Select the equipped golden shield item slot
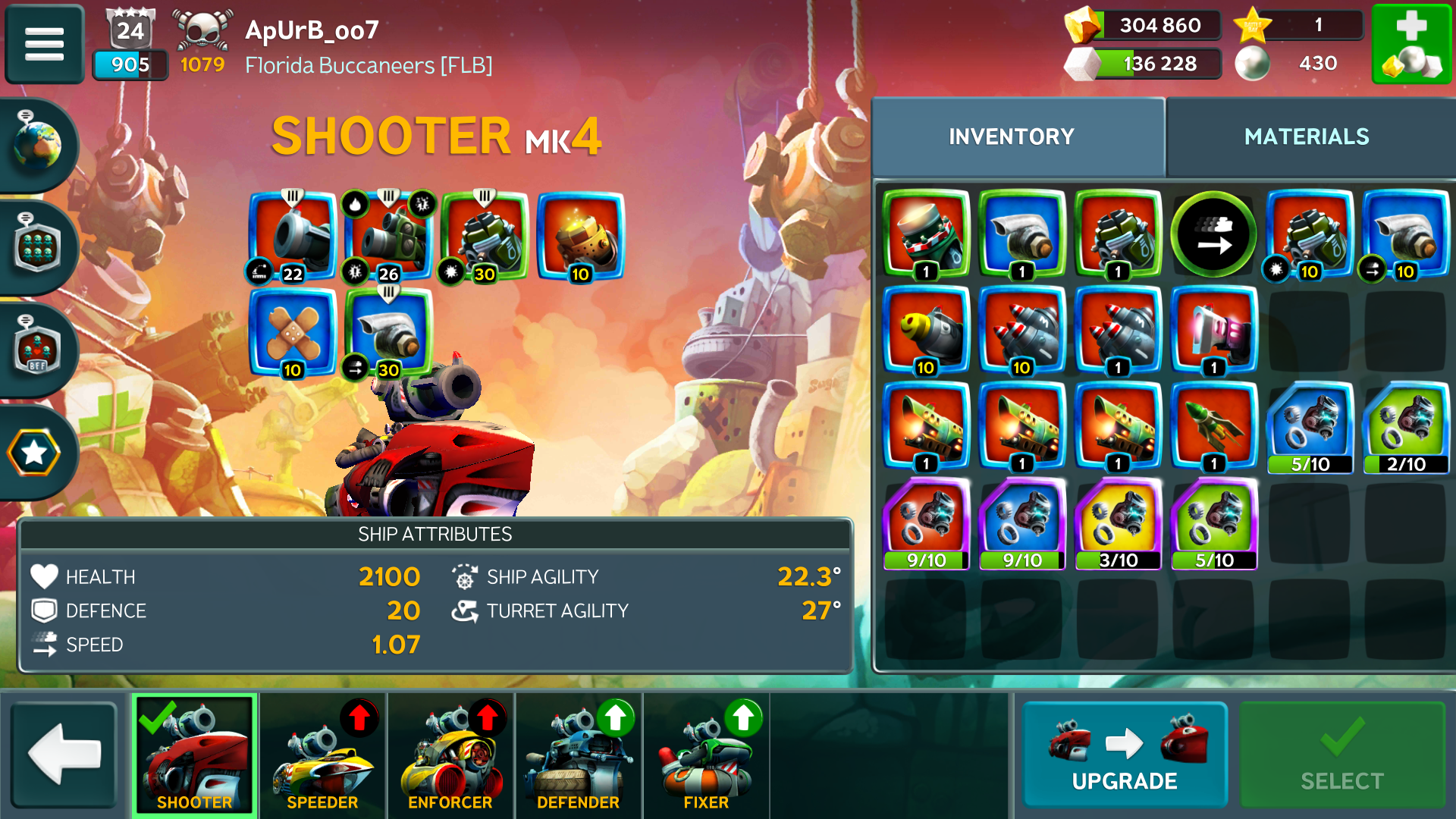Screen dimensions: 1456x819 coord(580,237)
